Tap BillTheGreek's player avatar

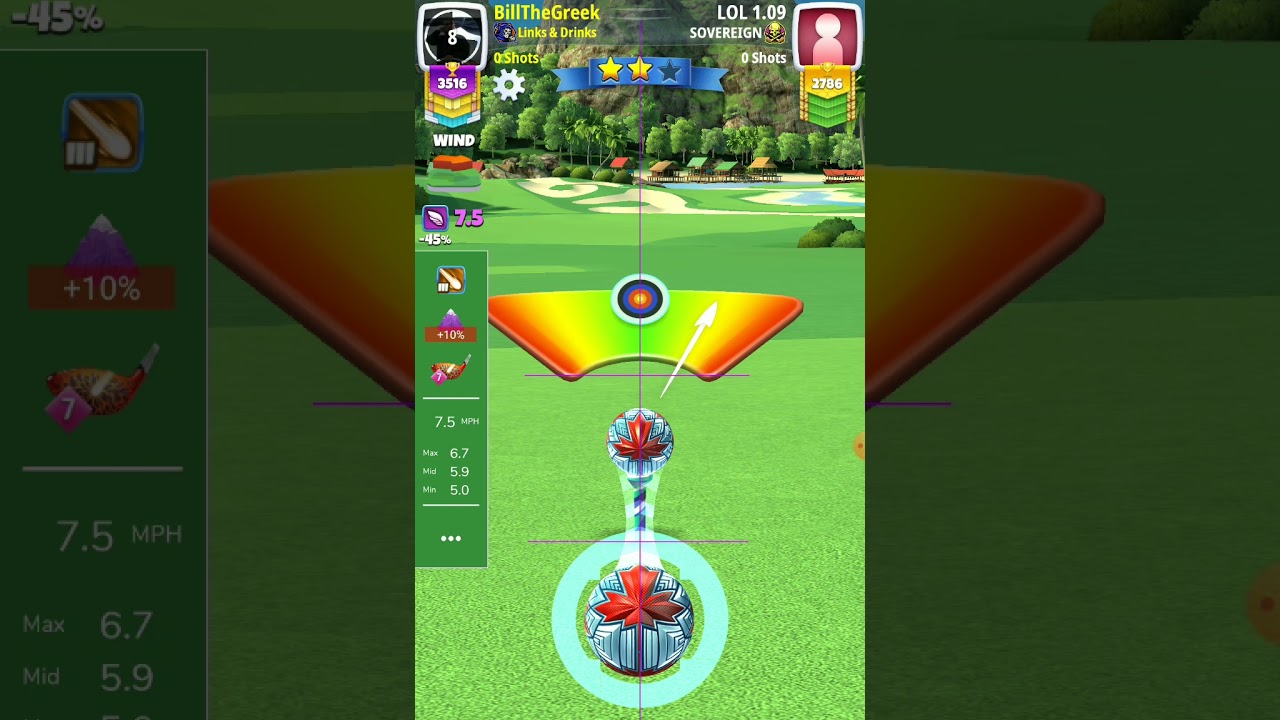[452, 36]
